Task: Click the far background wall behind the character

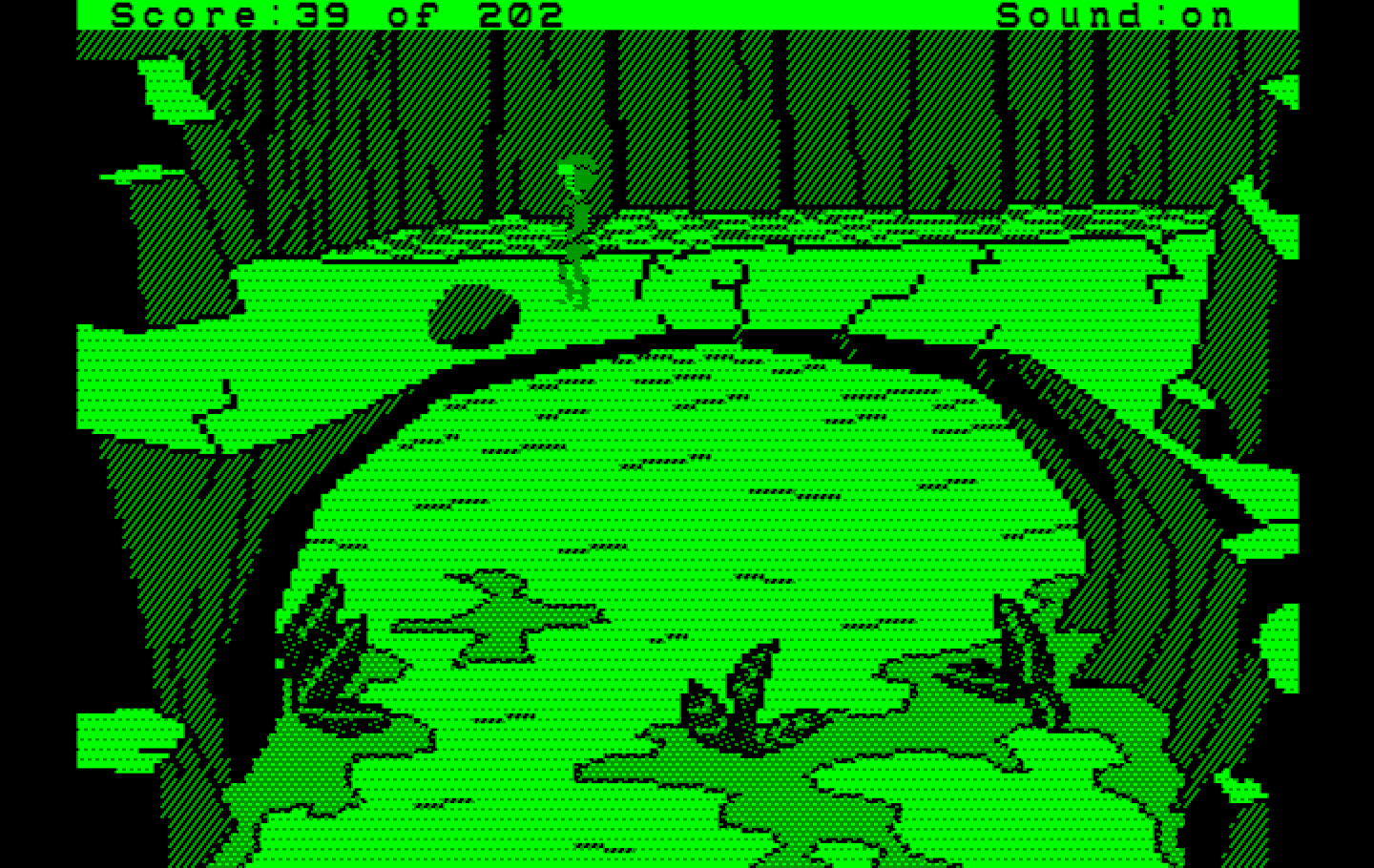Action: (763, 124)
